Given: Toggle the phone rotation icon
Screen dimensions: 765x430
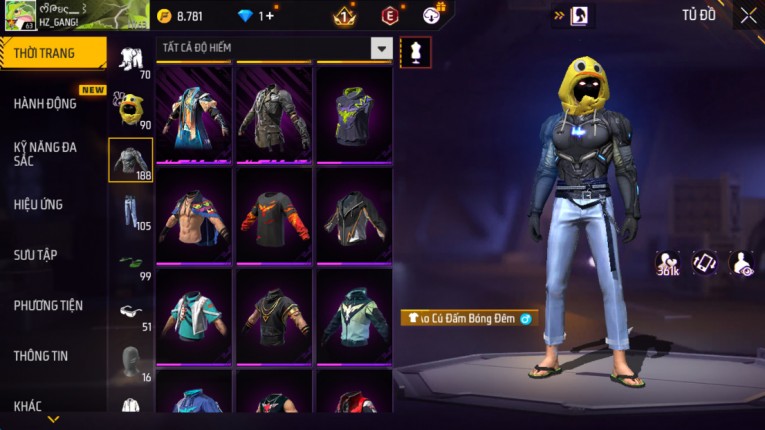Looking at the screenshot, I should [705, 263].
